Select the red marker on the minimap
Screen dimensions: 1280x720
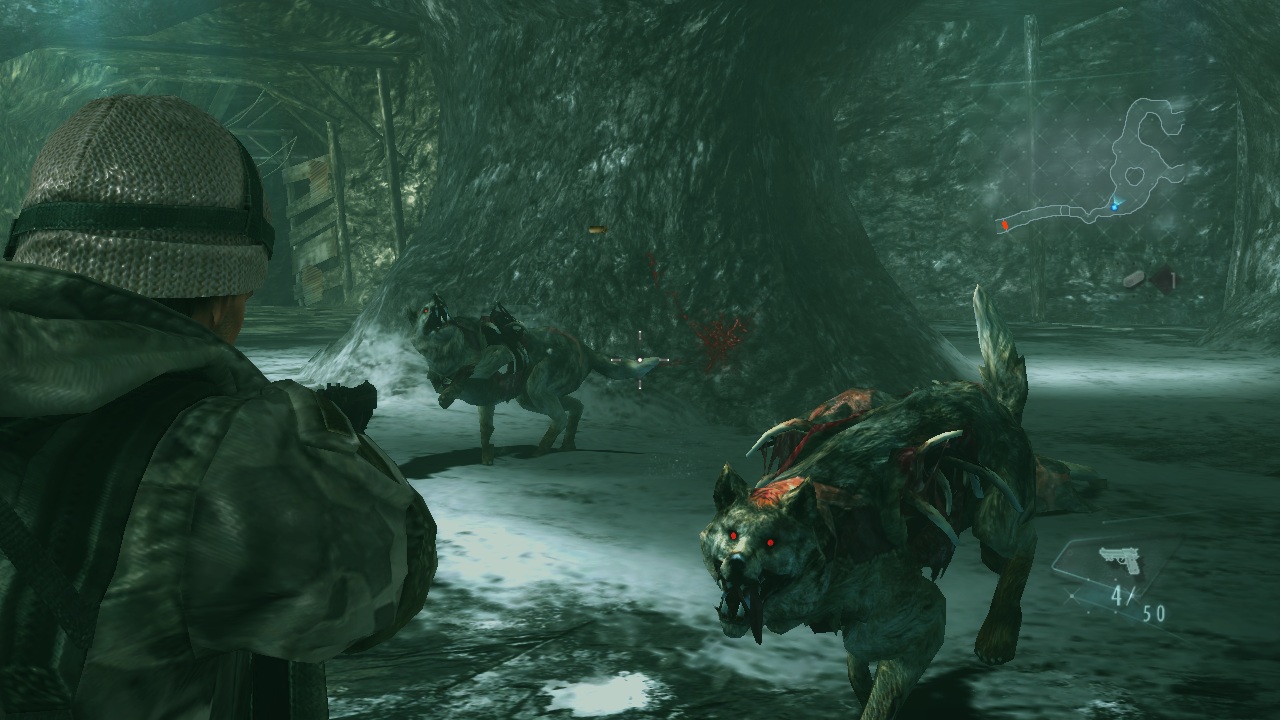point(1004,226)
